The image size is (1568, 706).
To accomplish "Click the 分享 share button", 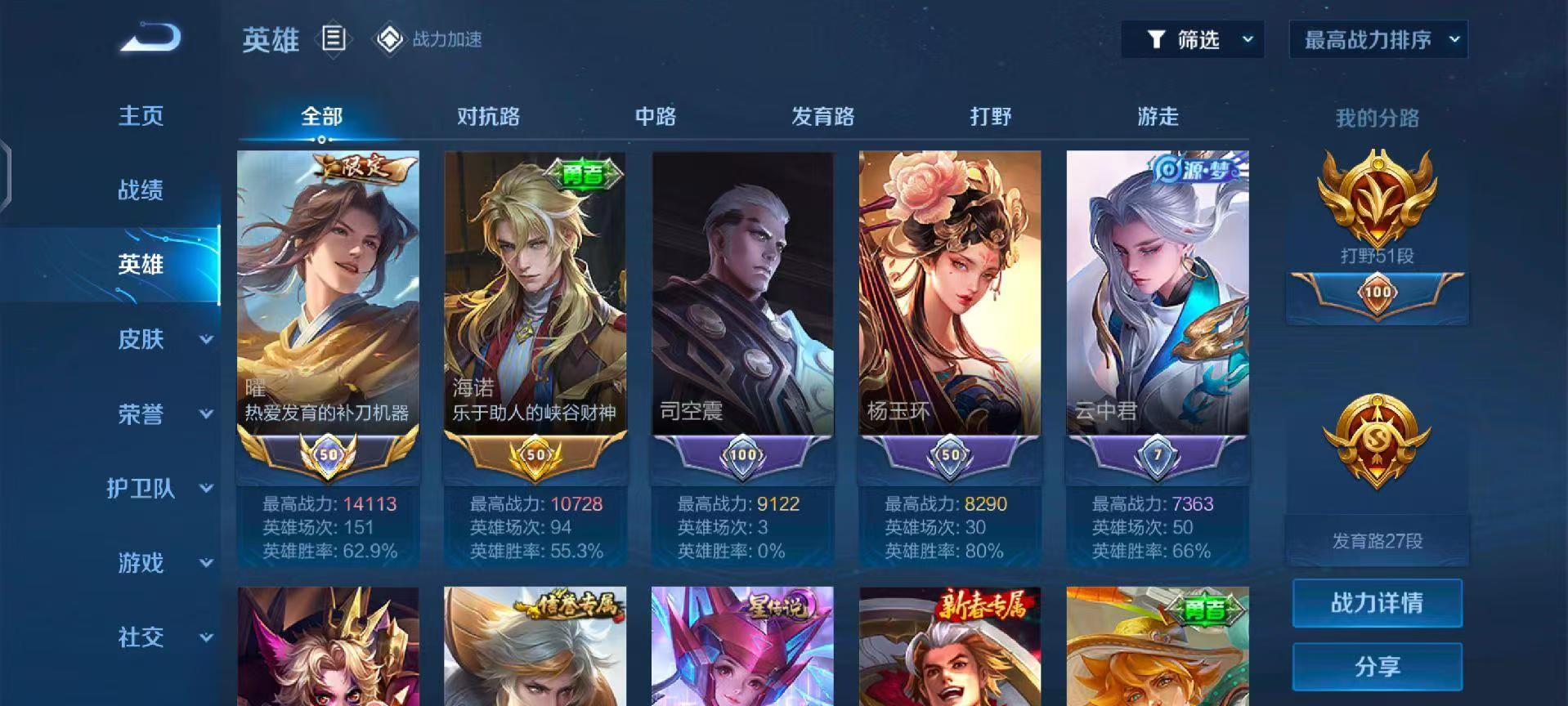I will click(1376, 664).
